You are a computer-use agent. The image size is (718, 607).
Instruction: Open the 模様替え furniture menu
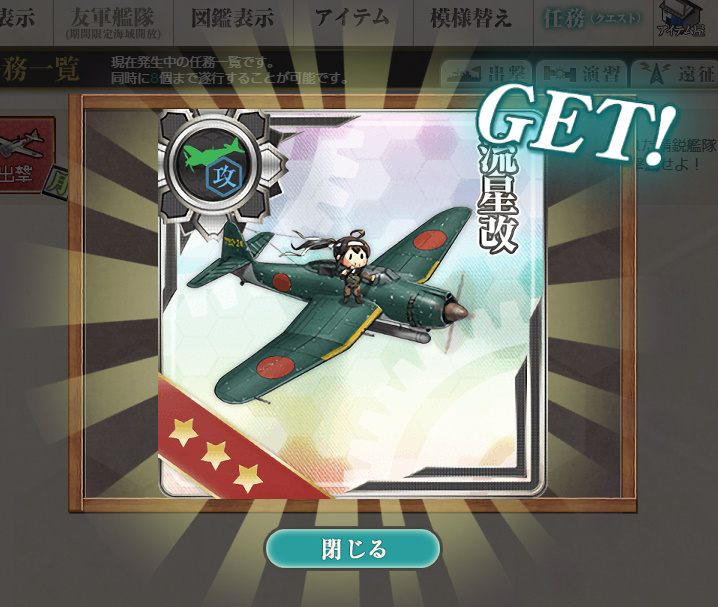pos(470,20)
